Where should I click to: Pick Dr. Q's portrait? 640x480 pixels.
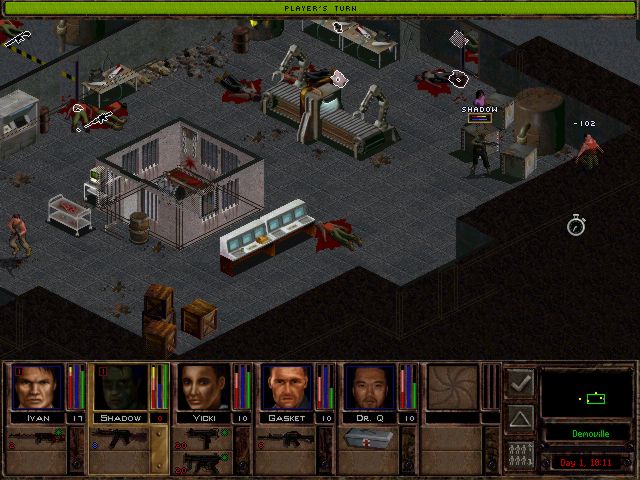(x=370, y=387)
